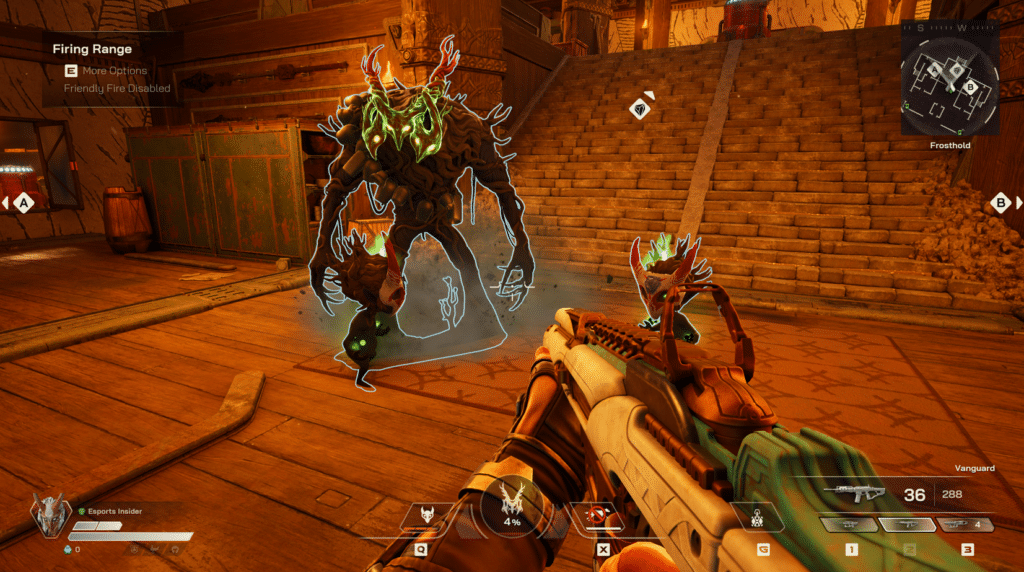Select the first weapon slot
Image resolution: width=1024 pixels, height=572 pixels.
[848, 525]
